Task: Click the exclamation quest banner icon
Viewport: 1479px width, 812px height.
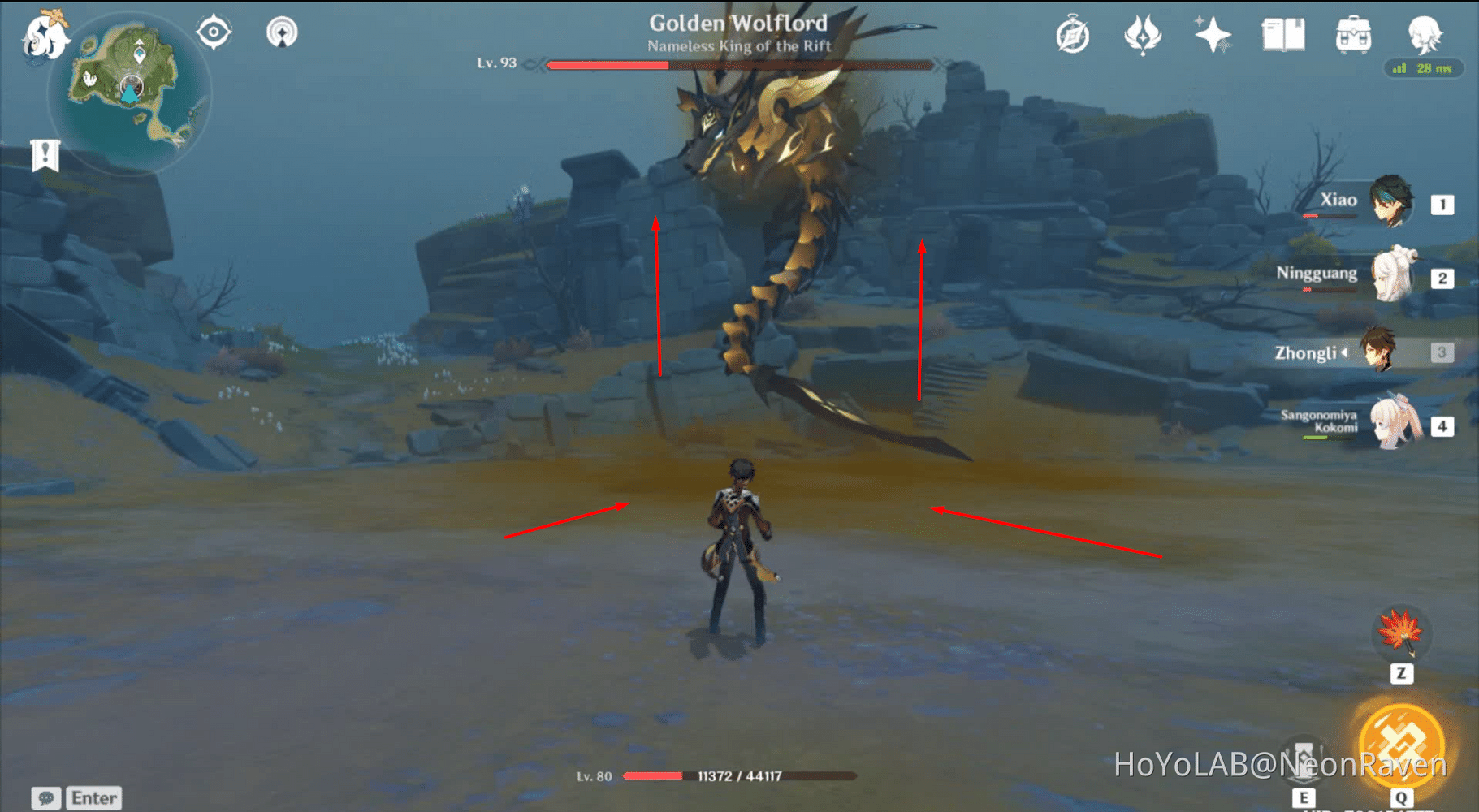Action: (x=45, y=153)
